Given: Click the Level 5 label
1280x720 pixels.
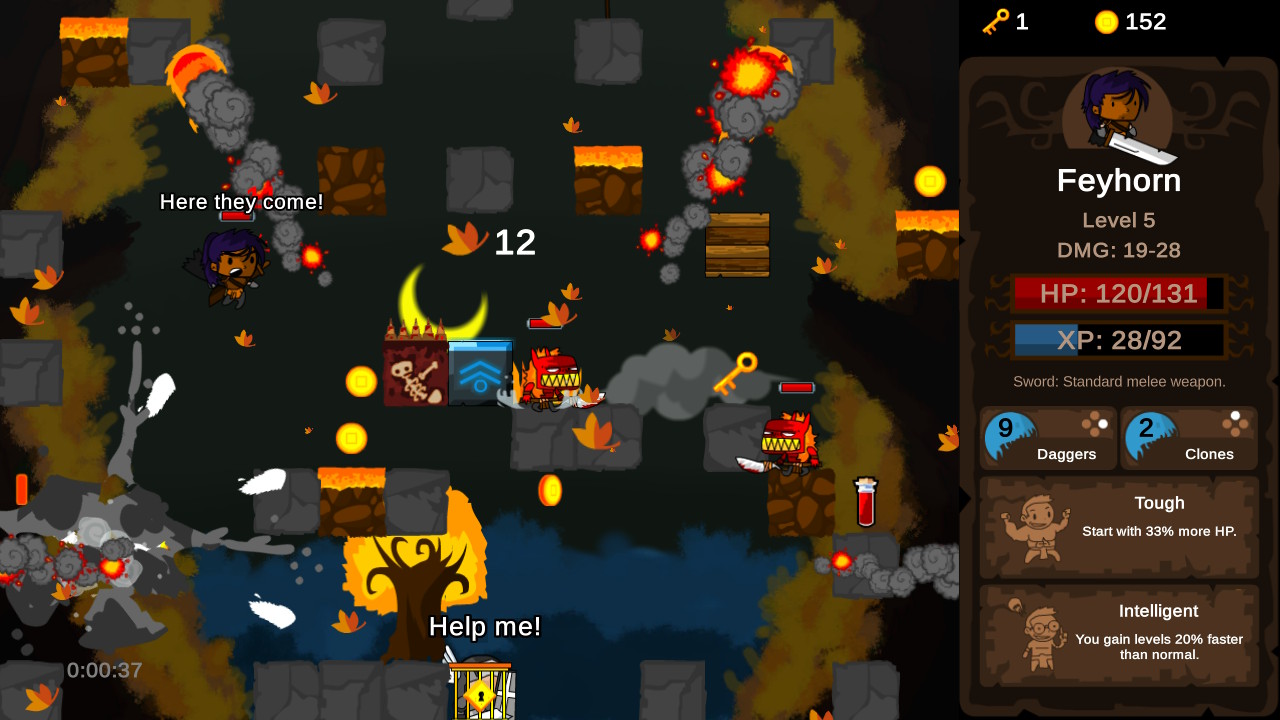Looking at the screenshot, I should click(x=1119, y=220).
